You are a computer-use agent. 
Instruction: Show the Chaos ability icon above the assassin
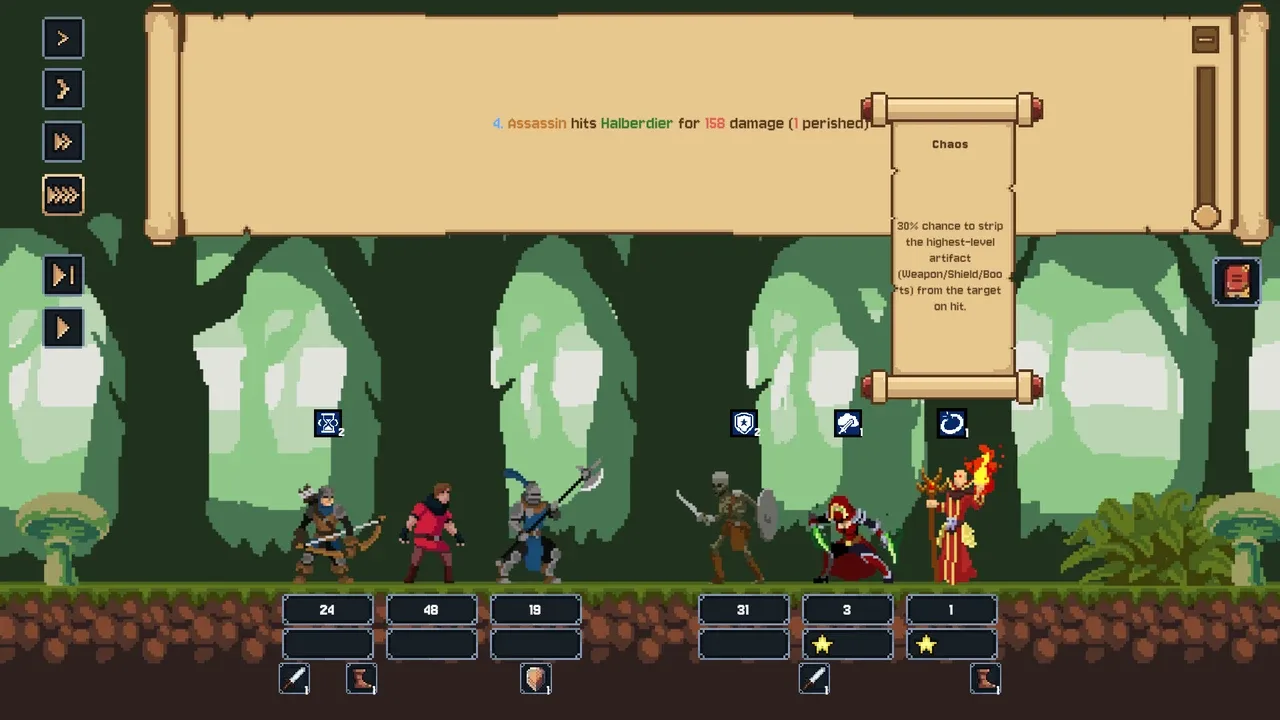(848, 424)
